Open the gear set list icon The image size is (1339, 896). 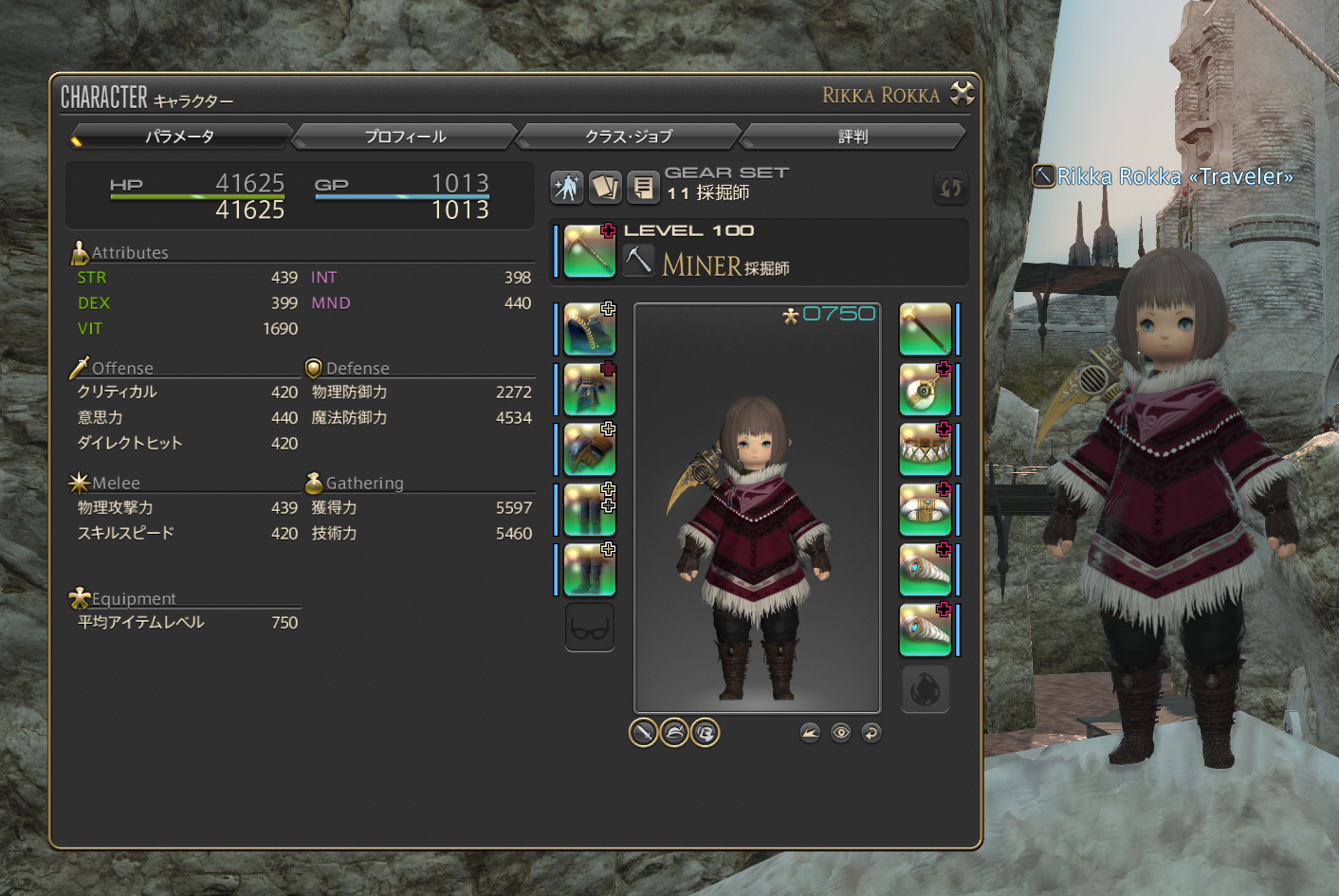click(643, 187)
